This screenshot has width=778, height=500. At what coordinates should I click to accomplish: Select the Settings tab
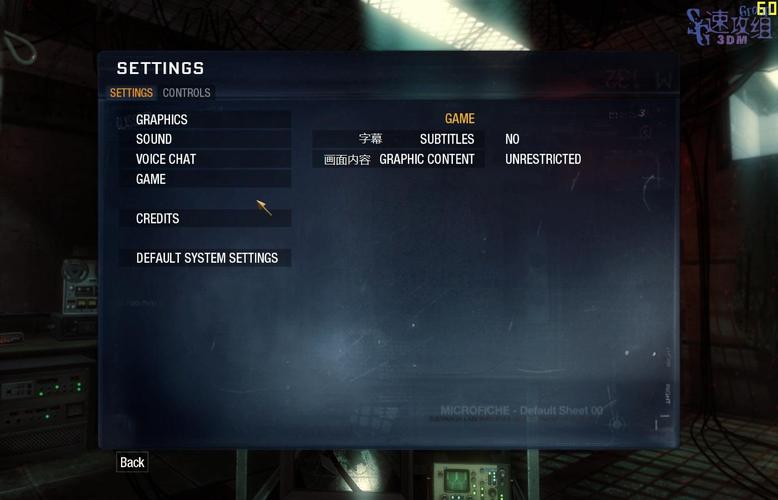(131, 93)
